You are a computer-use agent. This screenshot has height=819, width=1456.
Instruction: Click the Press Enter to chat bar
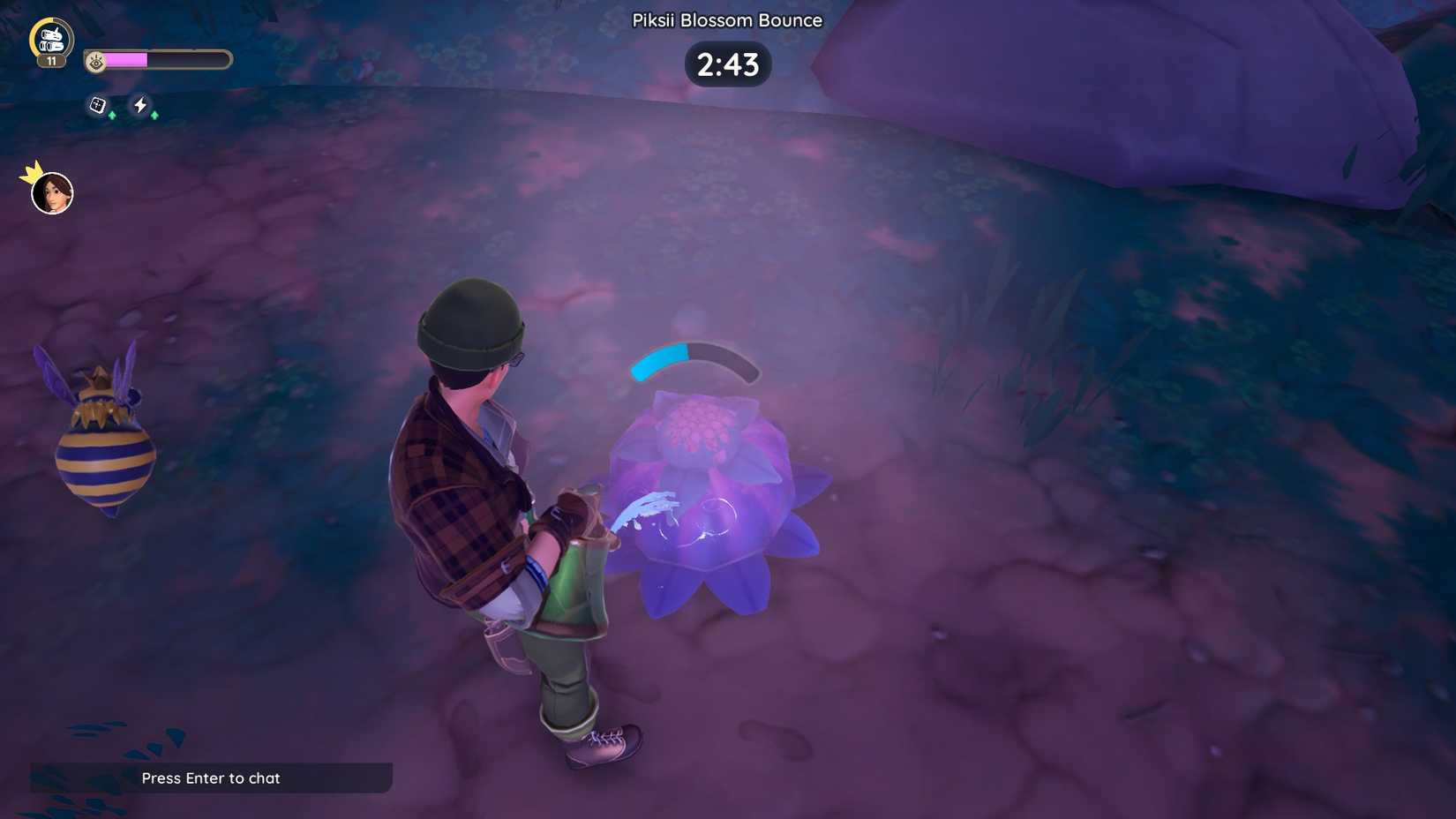click(x=210, y=778)
